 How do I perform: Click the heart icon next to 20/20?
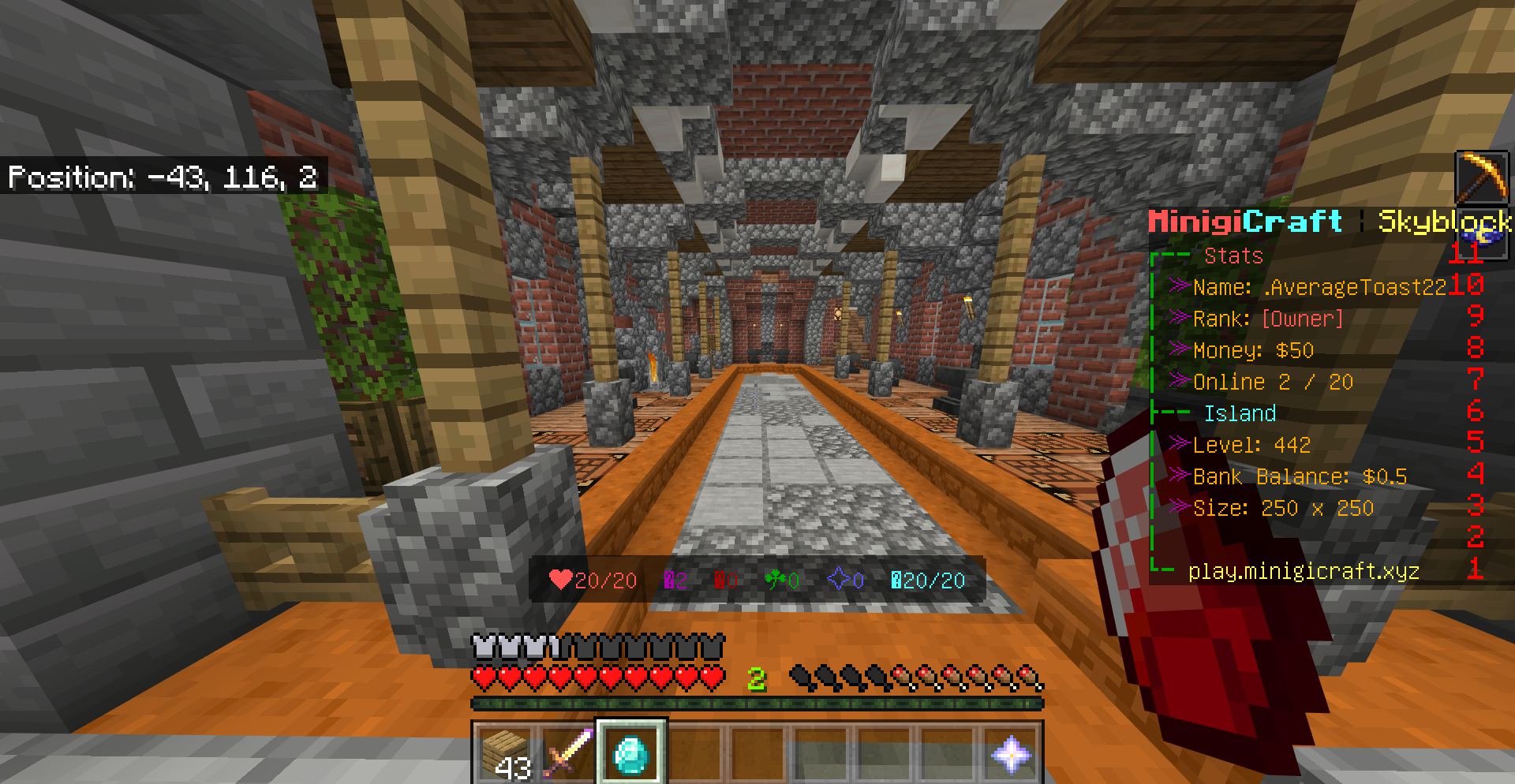(559, 580)
